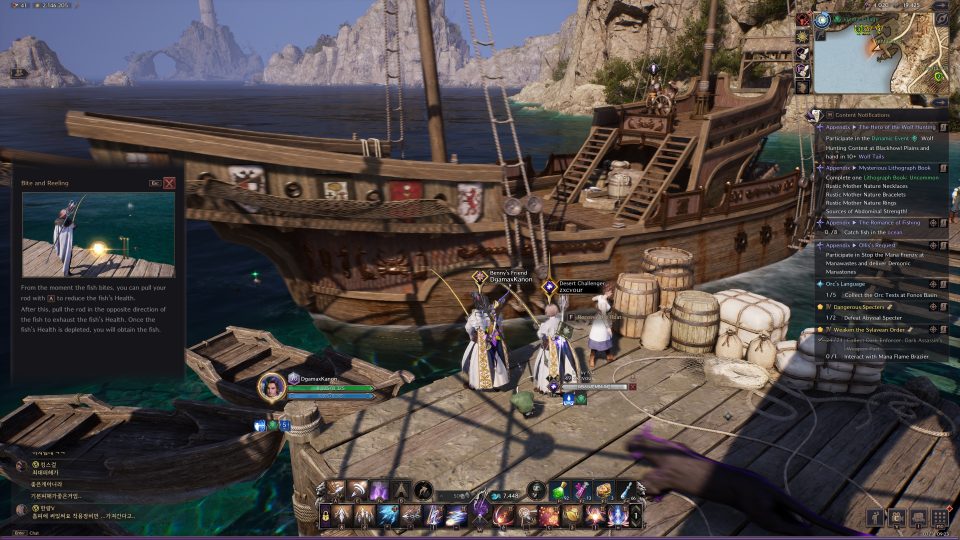Open the grid main menu button
The width and height of the screenshot is (960, 540).
(x=938, y=517)
